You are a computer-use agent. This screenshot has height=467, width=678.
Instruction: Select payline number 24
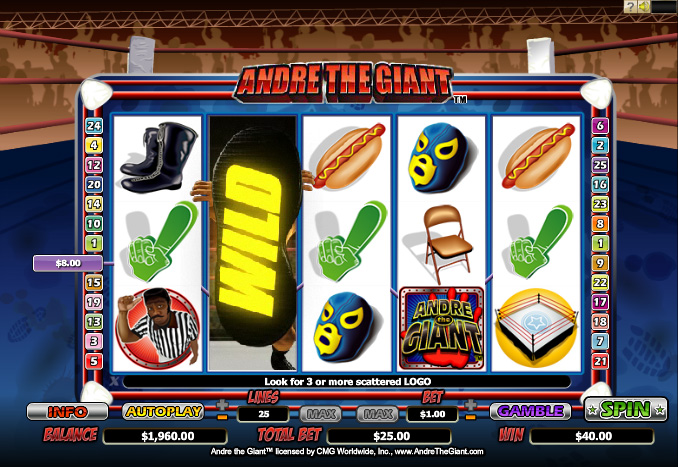(x=95, y=126)
